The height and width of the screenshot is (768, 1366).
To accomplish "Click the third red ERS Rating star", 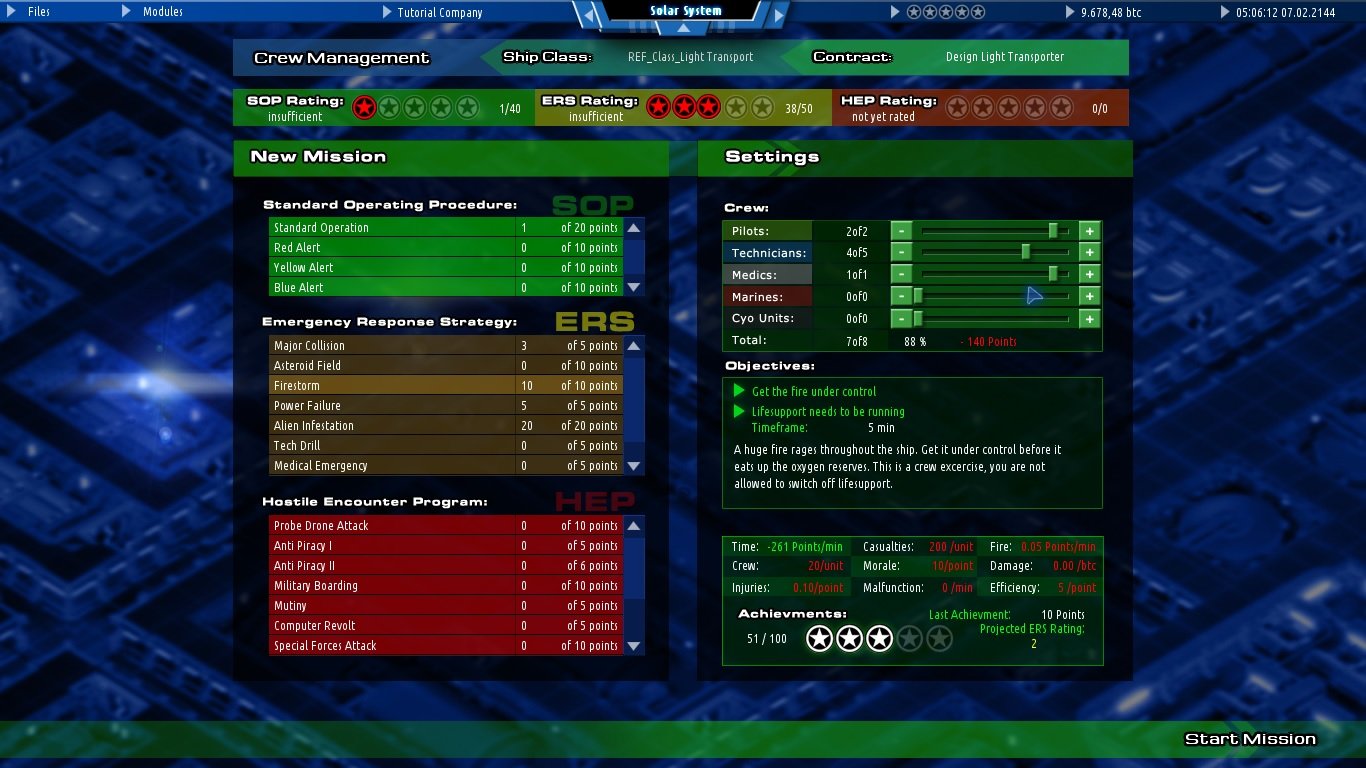I will (710, 106).
